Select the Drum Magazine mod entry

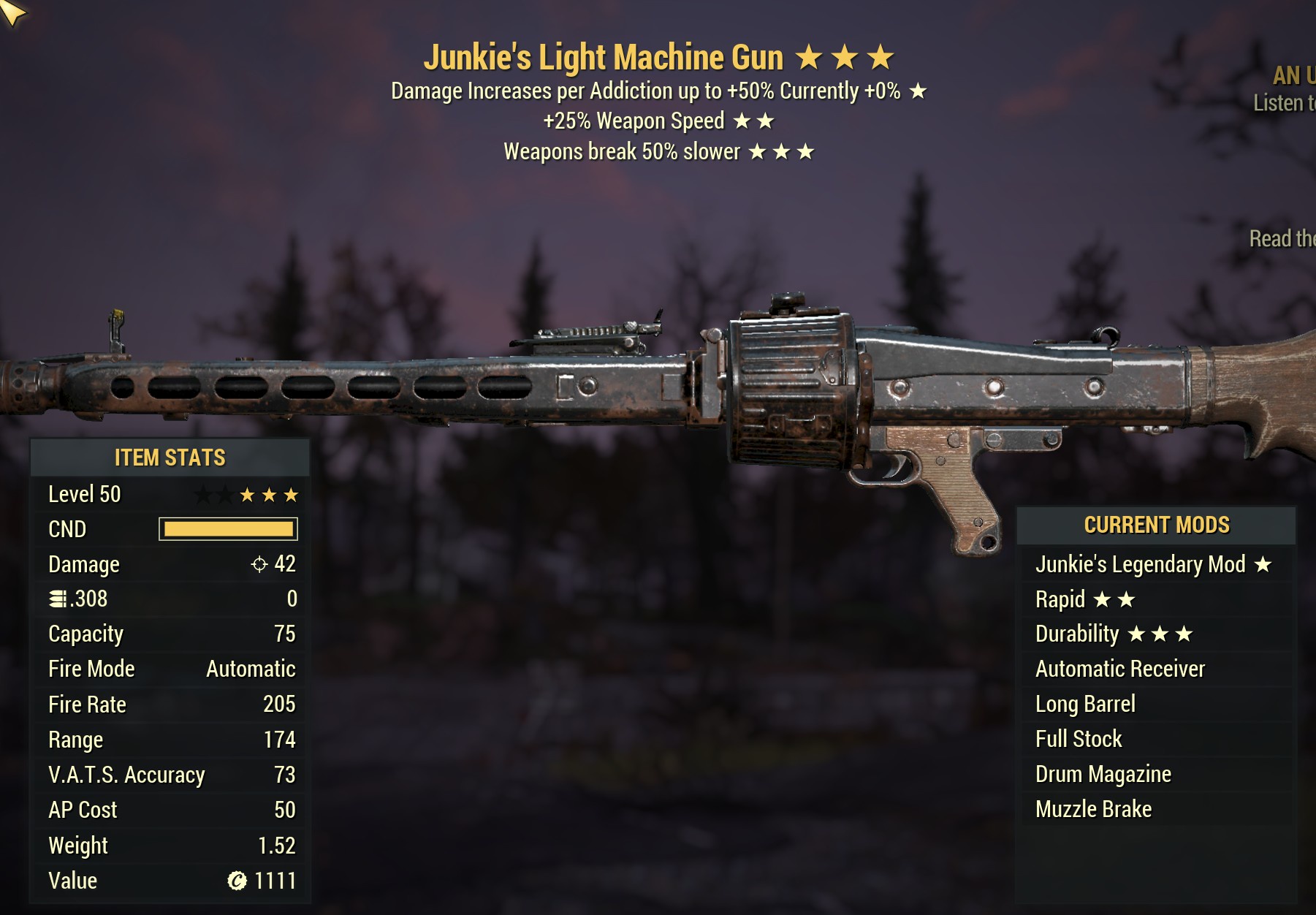pyautogui.click(x=1103, y=773)
